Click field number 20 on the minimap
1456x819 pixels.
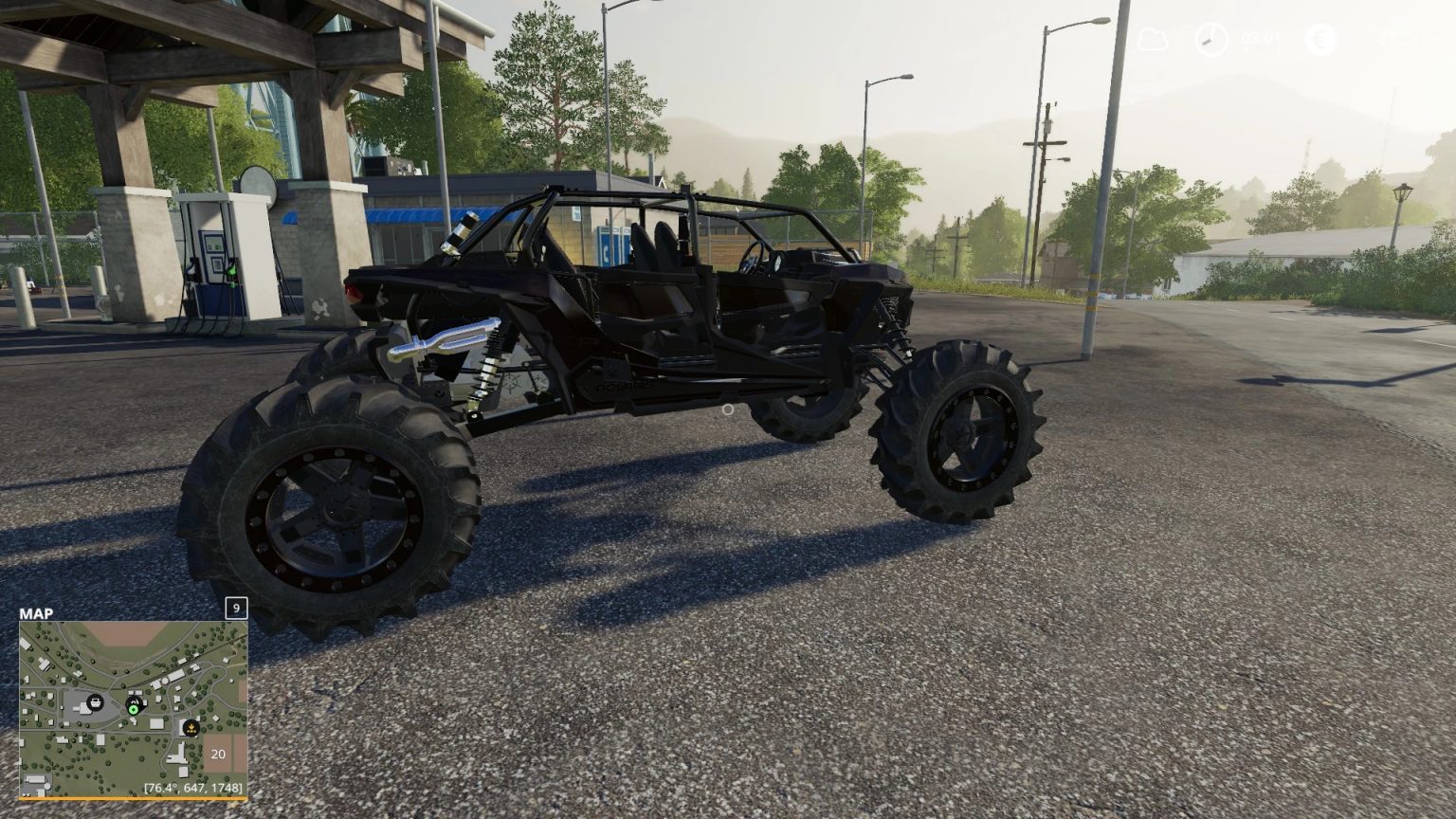(218, 754)
